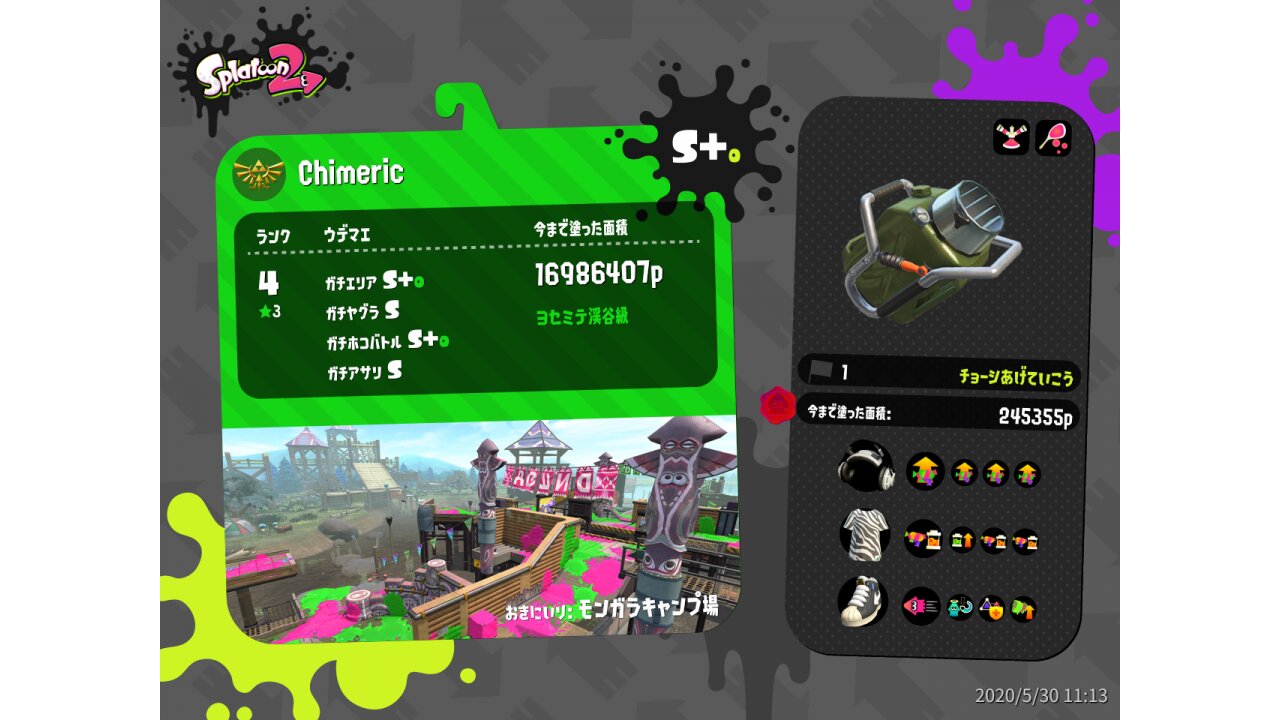Choose the Bubble Blower special icon
The height and width of the screenshot is (720, 1280).
tap(1053, 137)
